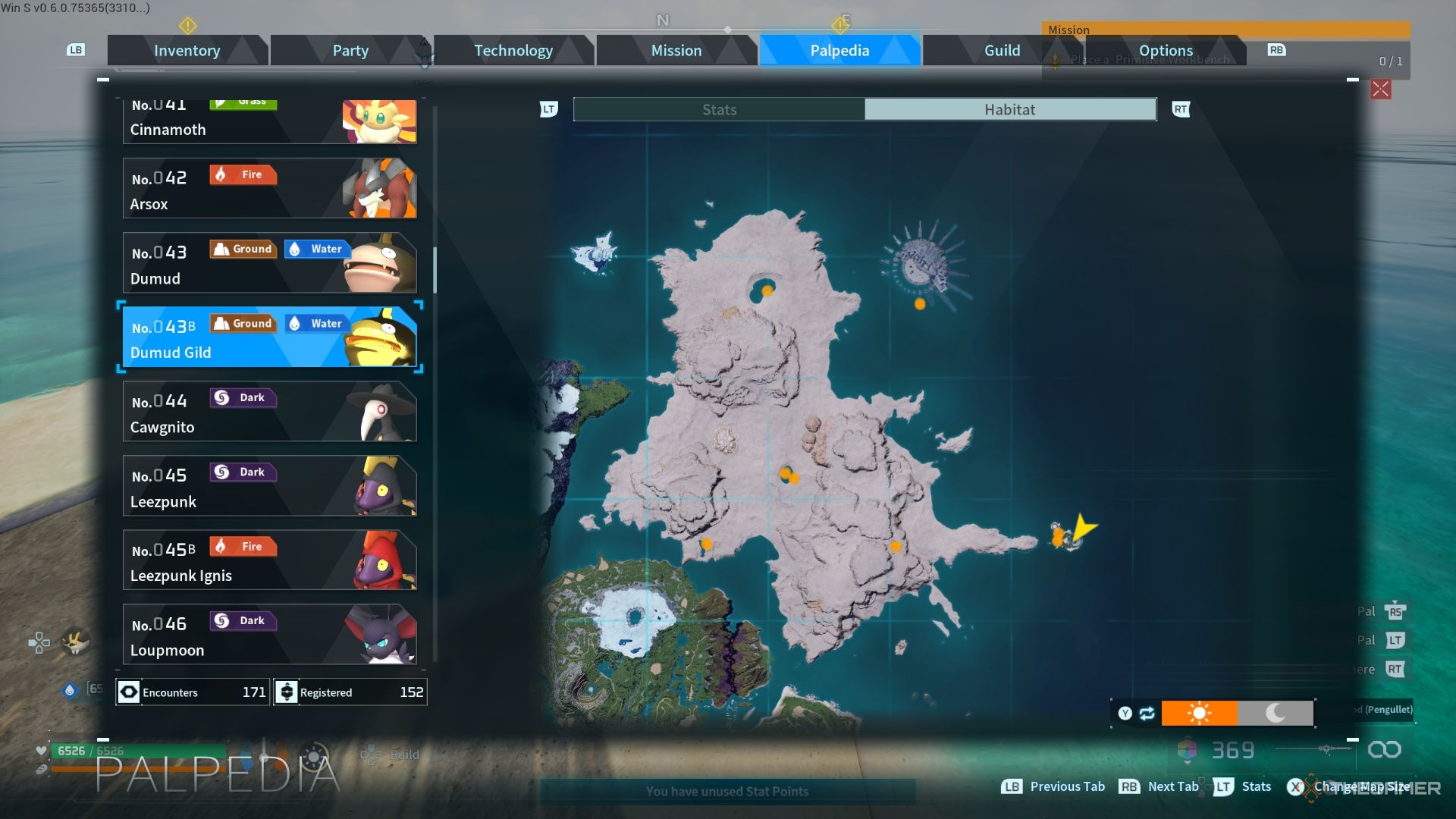Open the Guild tab
Image resolution: width=1456 pixels, height=819 pixels.
pyautogui.click(x=1002, y=51)
